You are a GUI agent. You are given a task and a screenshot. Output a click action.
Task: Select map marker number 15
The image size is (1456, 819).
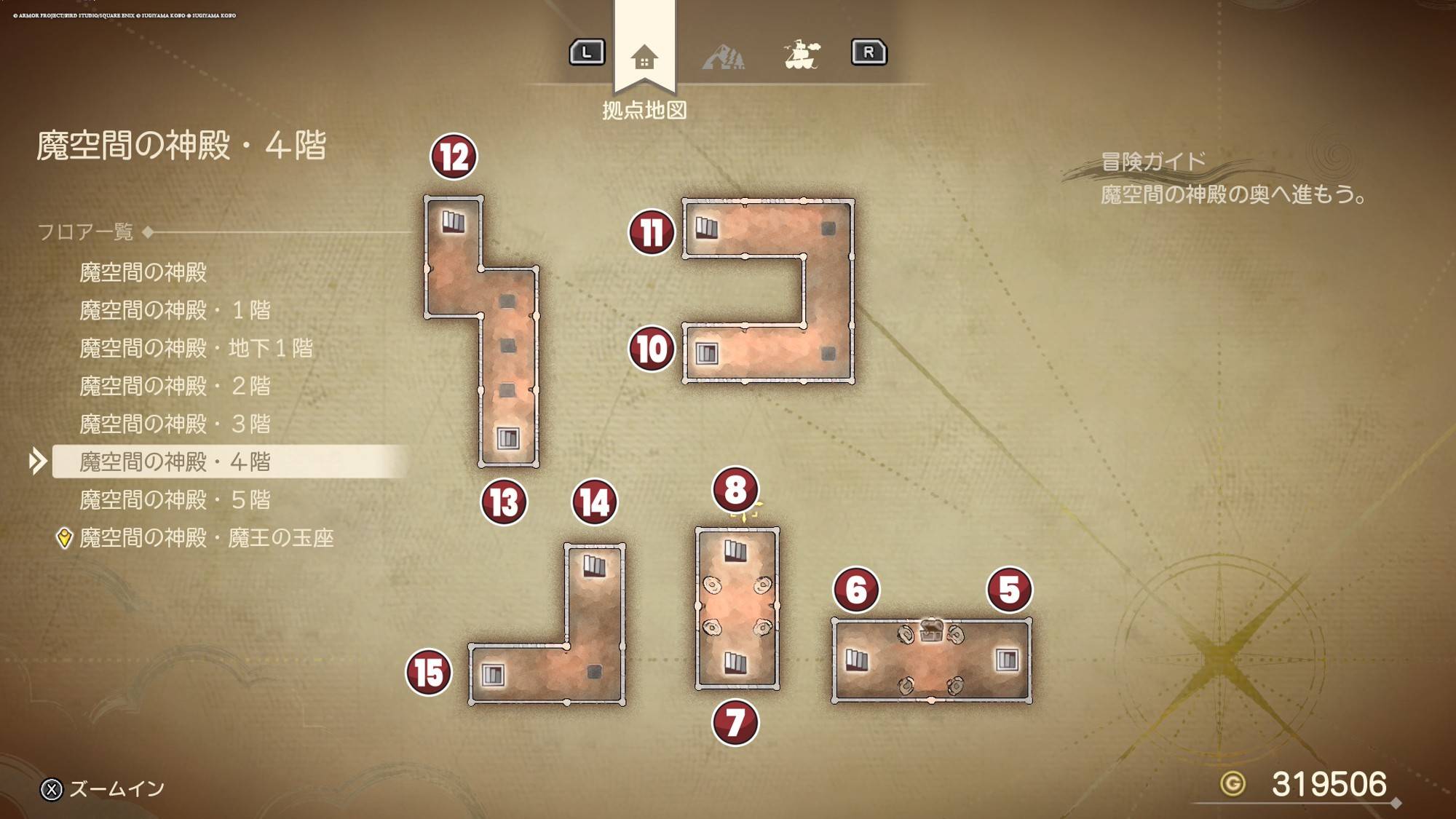(429, 672)
